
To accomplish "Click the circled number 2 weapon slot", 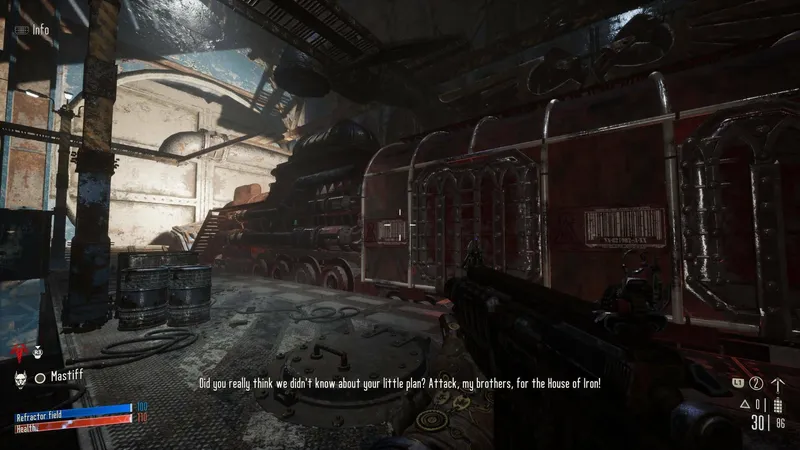I will 756,383.
